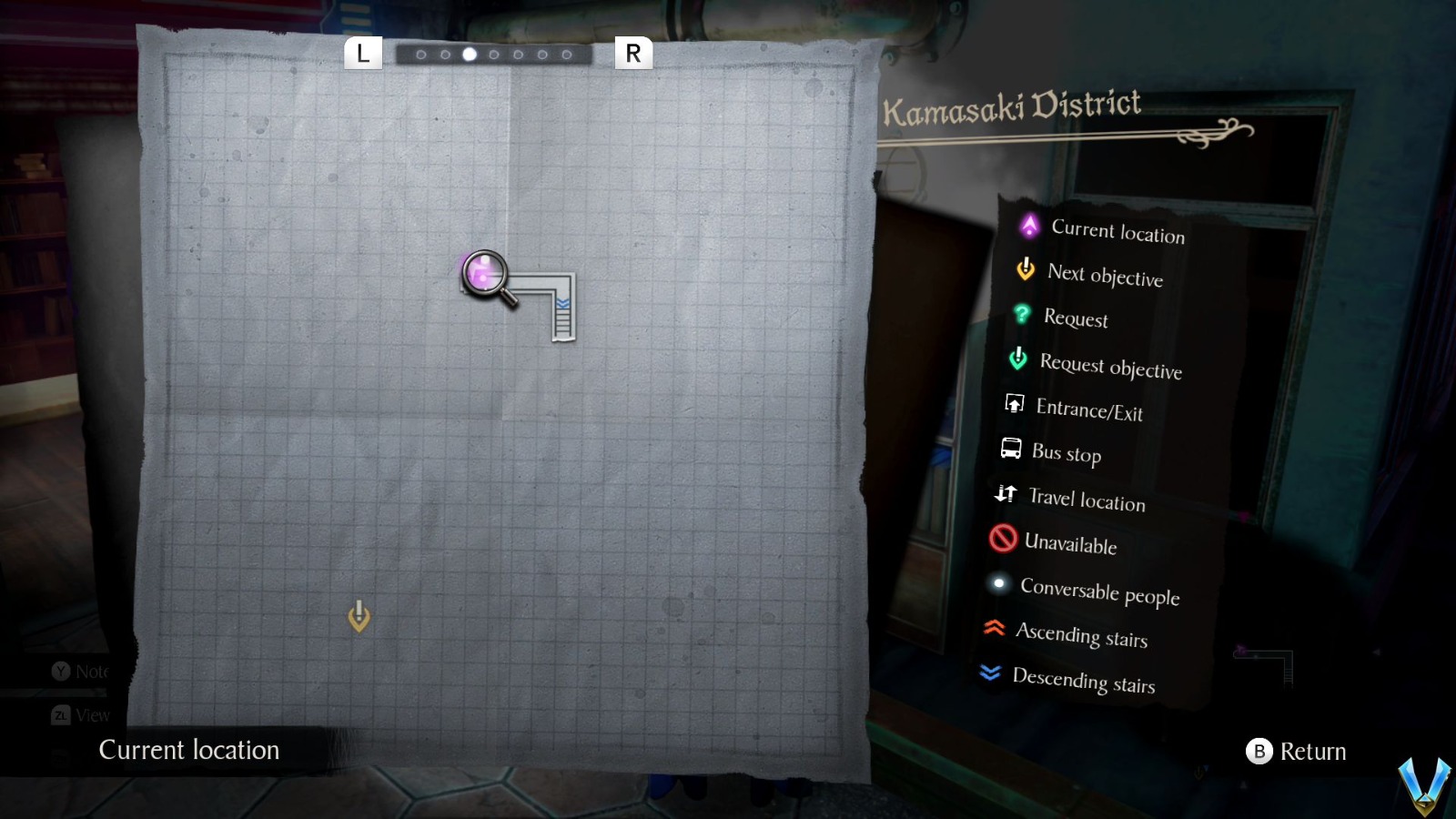Click the Kamasaki District title header

[1012, 105]
